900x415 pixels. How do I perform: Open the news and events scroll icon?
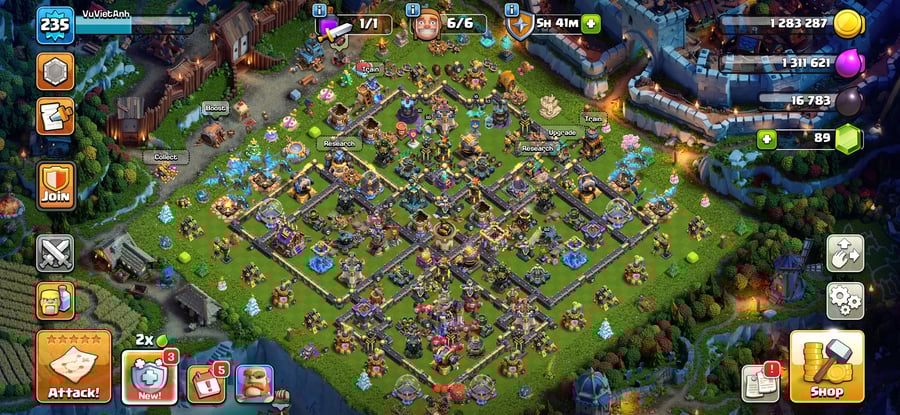pos(55,117)
